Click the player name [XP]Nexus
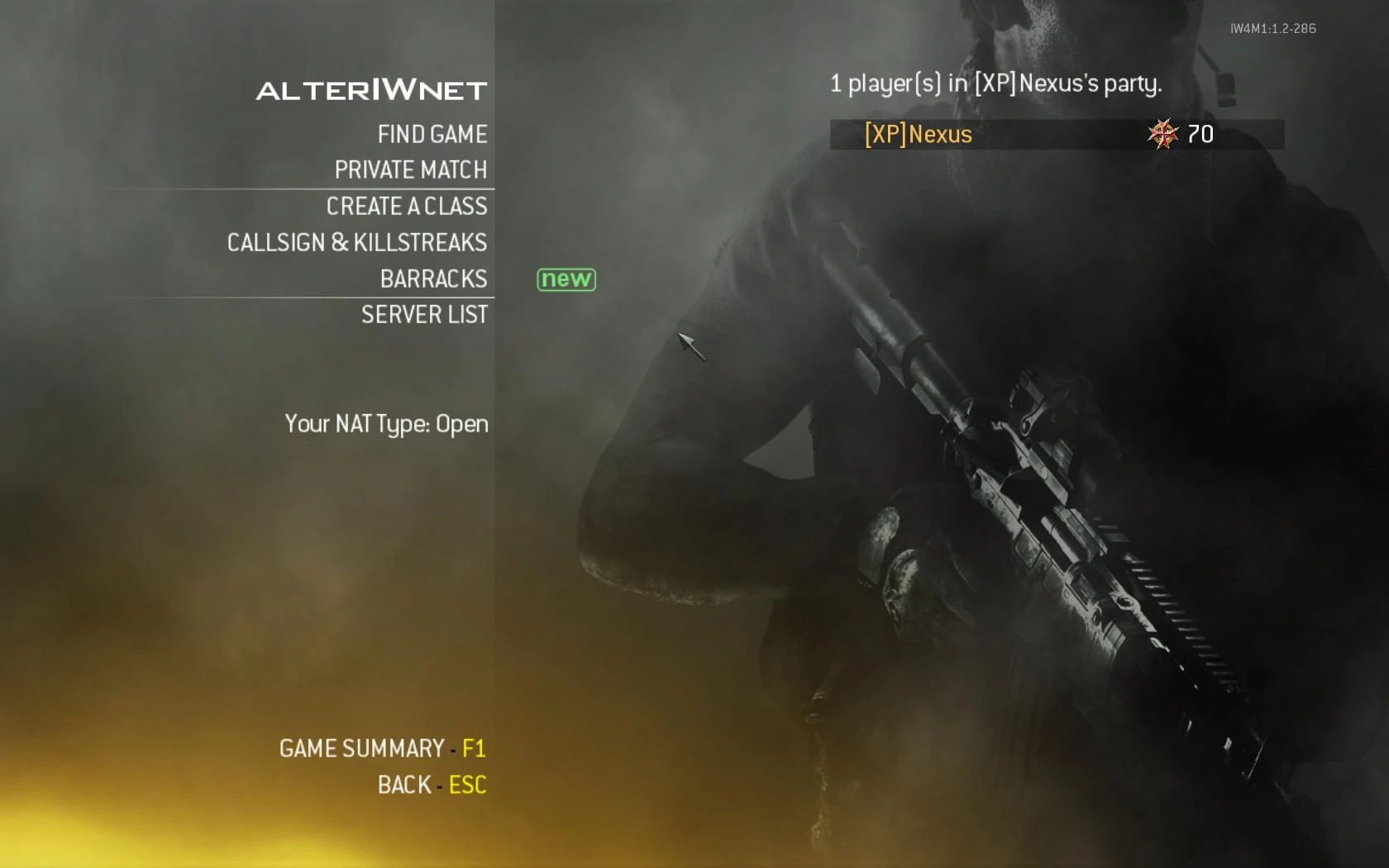The height and width of the screenshot is (868, 1389). (918, 135)
